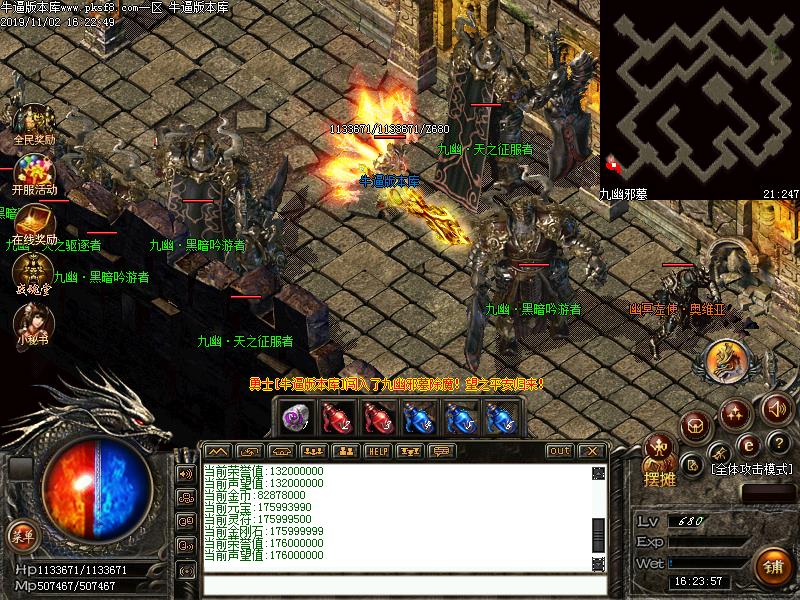Click the 'out' button on the chat bar

tap(559, 451)
